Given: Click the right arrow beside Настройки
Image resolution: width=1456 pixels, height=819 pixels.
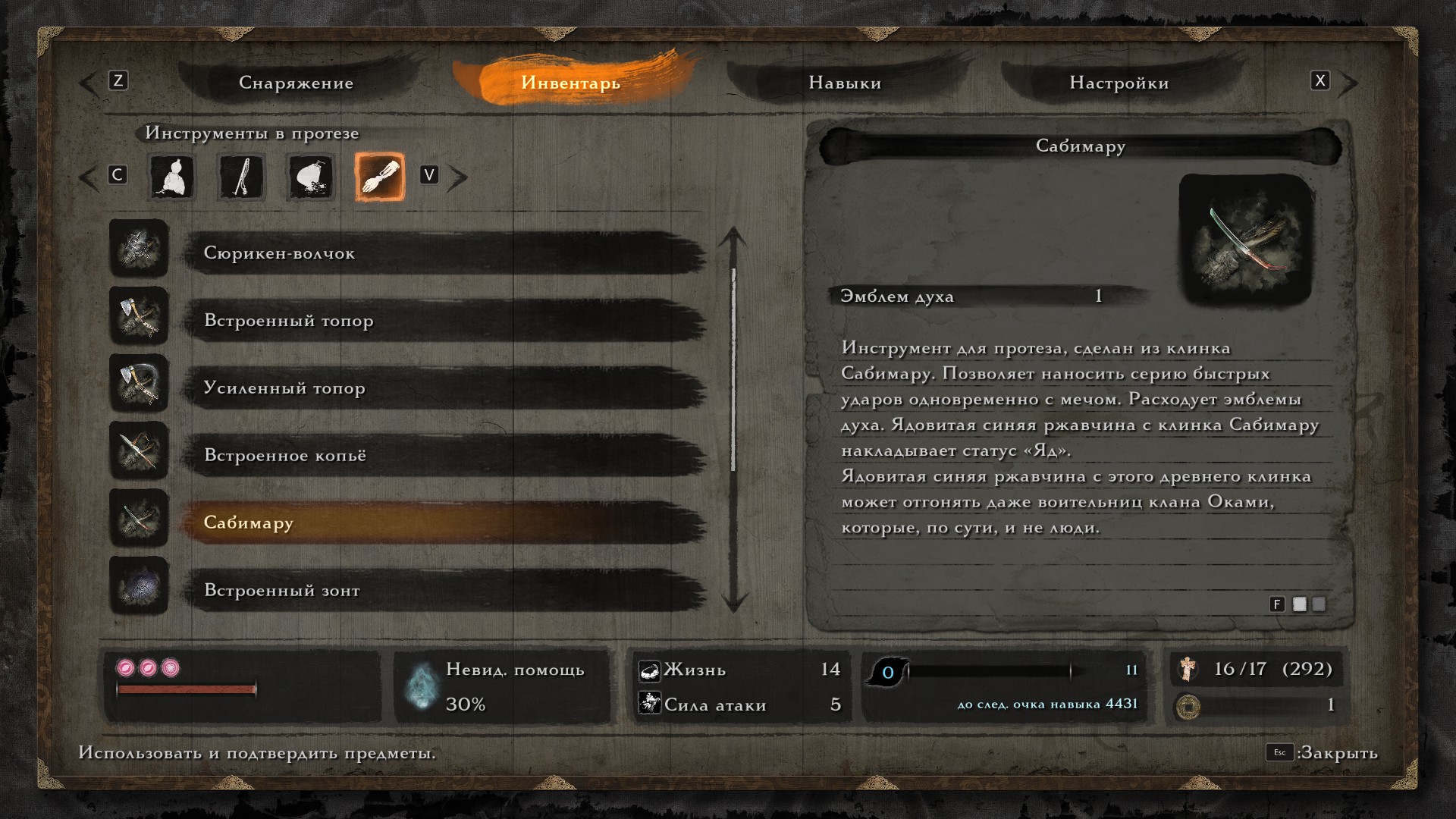Looking at the screenshot, I should click(1348, 83).
